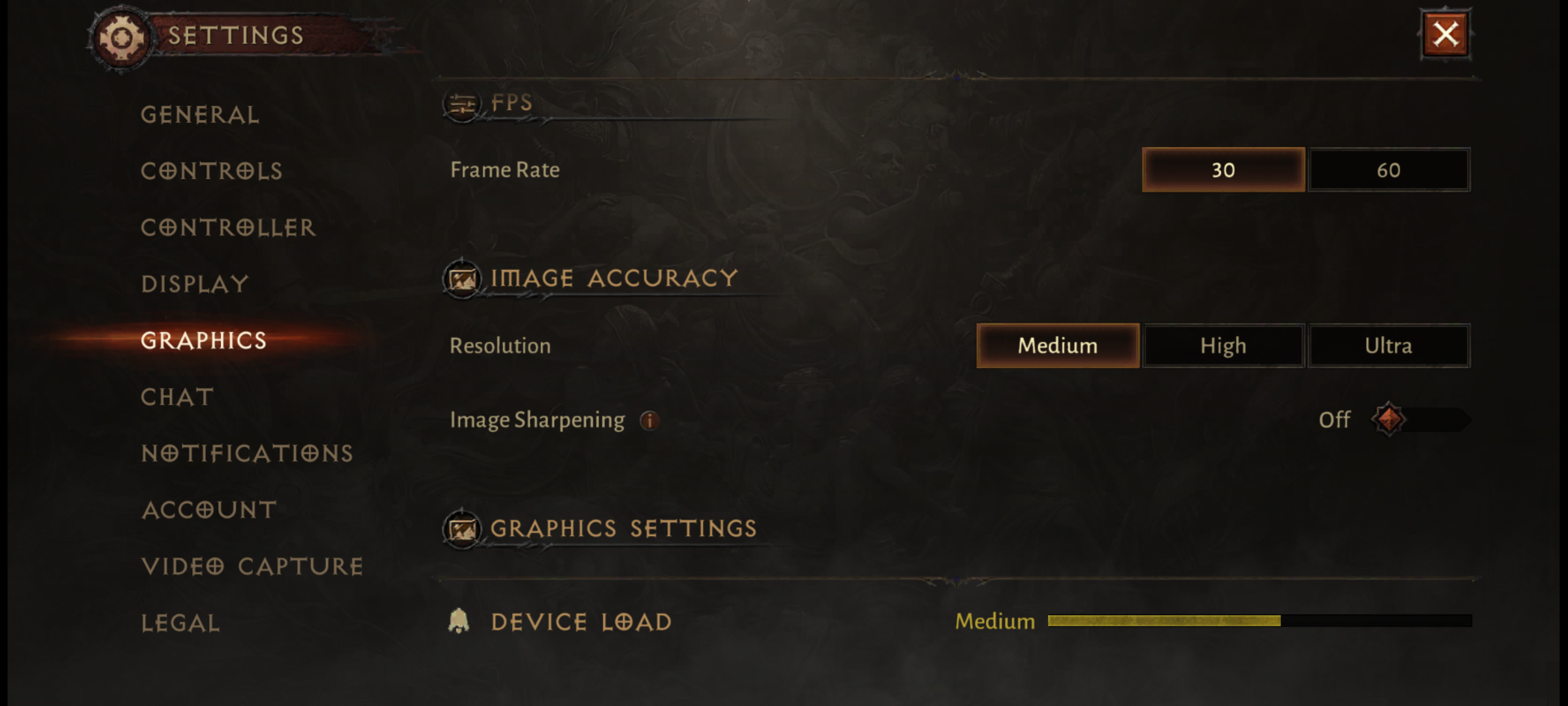Show the Image Sharpening info tooltip
Image resolution: width=1568 pixels, height=706 pixels.
[649, 420]
